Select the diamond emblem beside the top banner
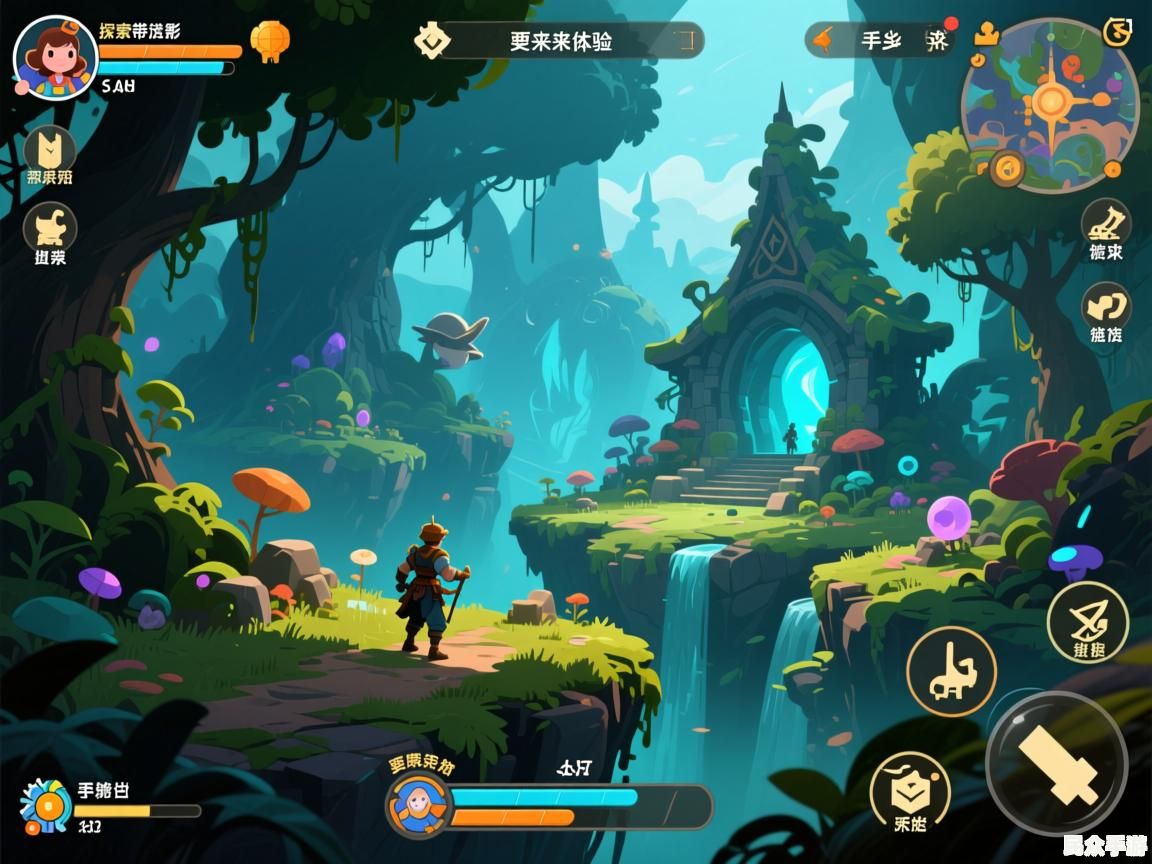This screenshot has height=864, width=1152. tap(432, 41)
